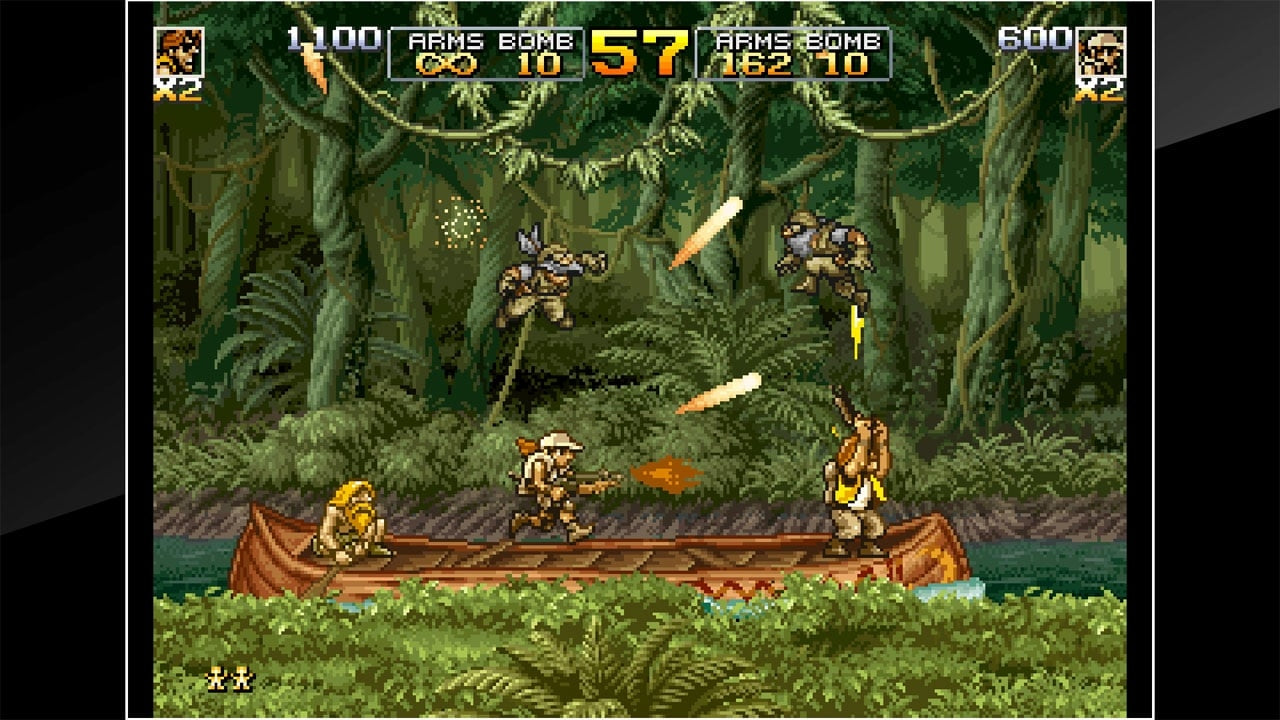Image resolution: width=1280 pixels, height=720 pixels.
Task: Click the BOMB count showing 10 on the left
Action: tap(537, 65)
